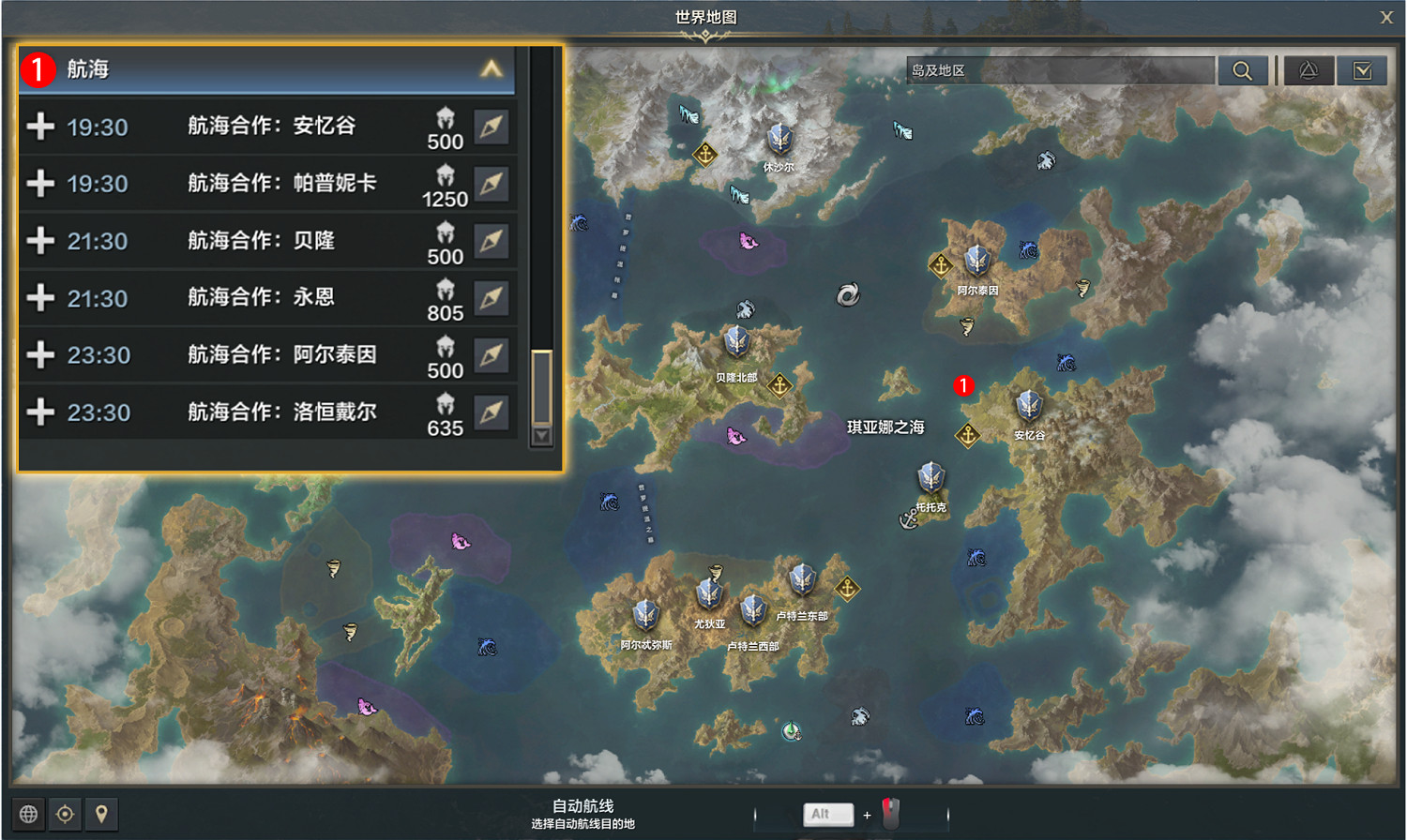
Task: Click the magnifier to search islands
Action: 1244,70
